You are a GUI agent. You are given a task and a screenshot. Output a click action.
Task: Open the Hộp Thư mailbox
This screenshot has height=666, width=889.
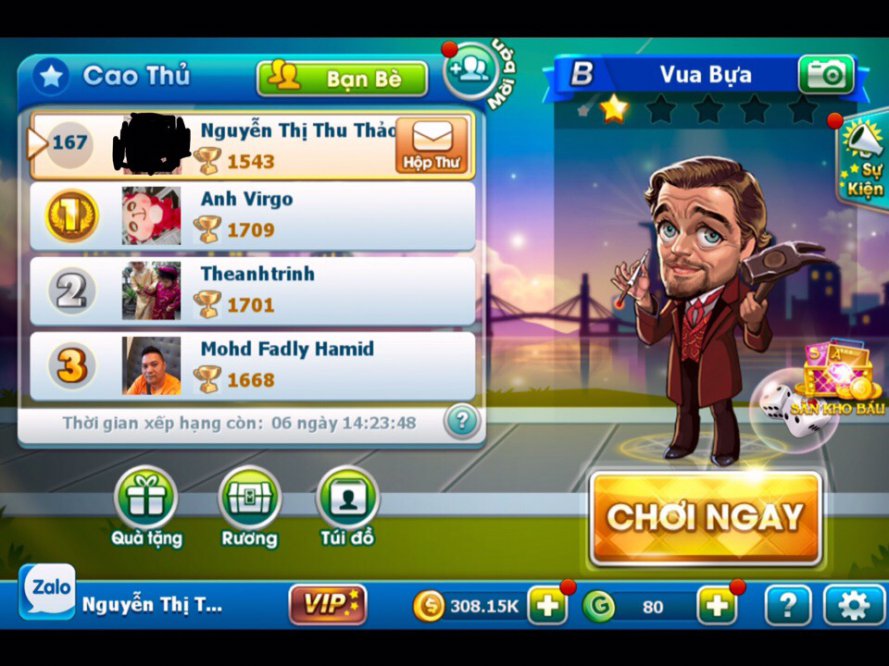[431, 146]
